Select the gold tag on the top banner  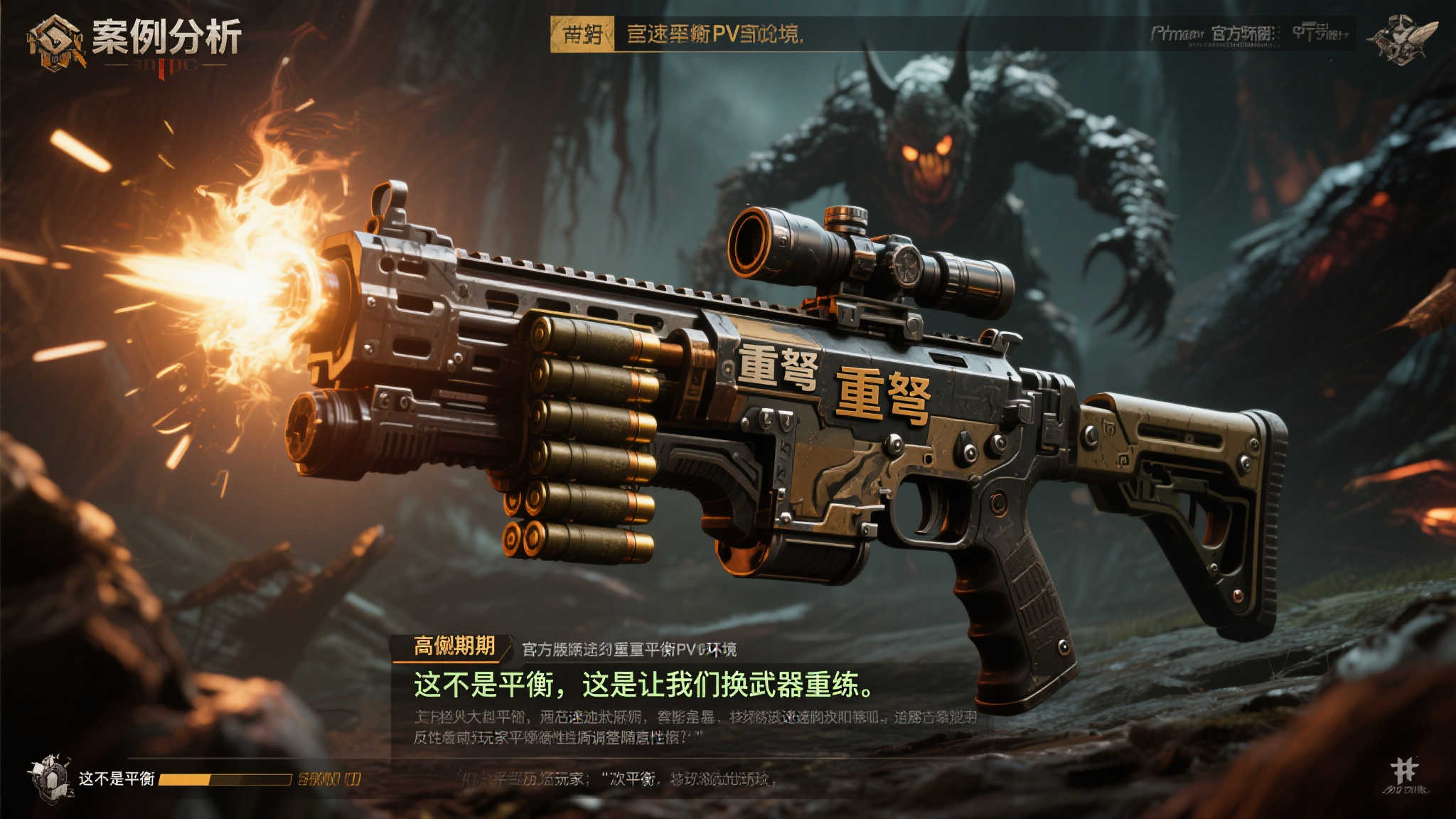pyautogui.click(x=582, y=34)
